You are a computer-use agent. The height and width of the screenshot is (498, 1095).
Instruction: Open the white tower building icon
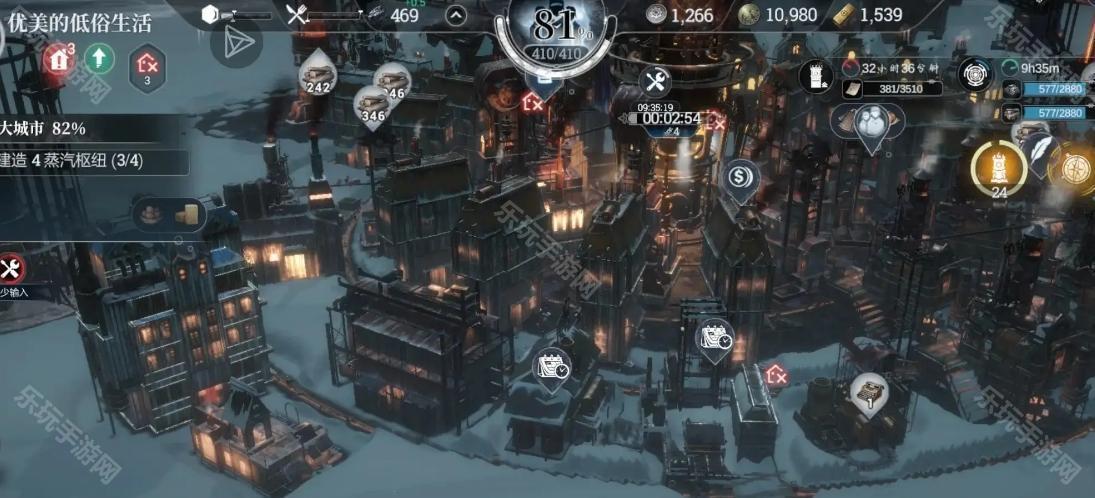817,74
